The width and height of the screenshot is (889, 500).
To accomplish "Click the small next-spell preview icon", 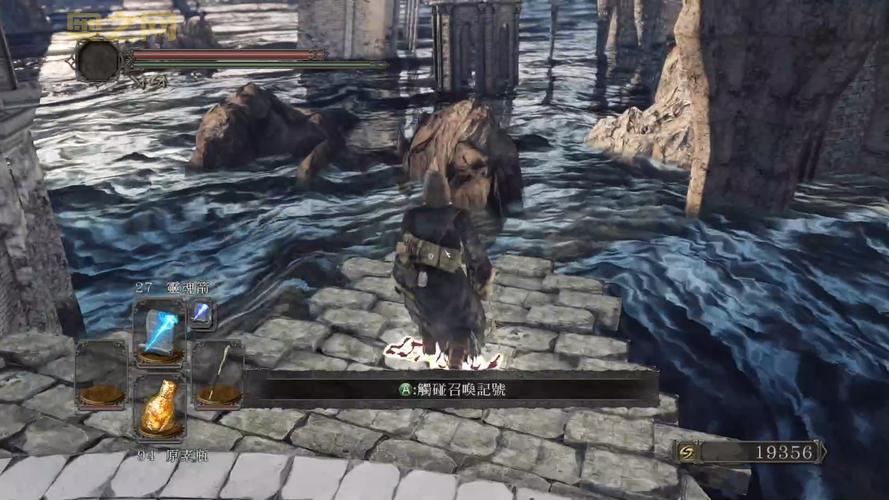I will tap(201, 313).
